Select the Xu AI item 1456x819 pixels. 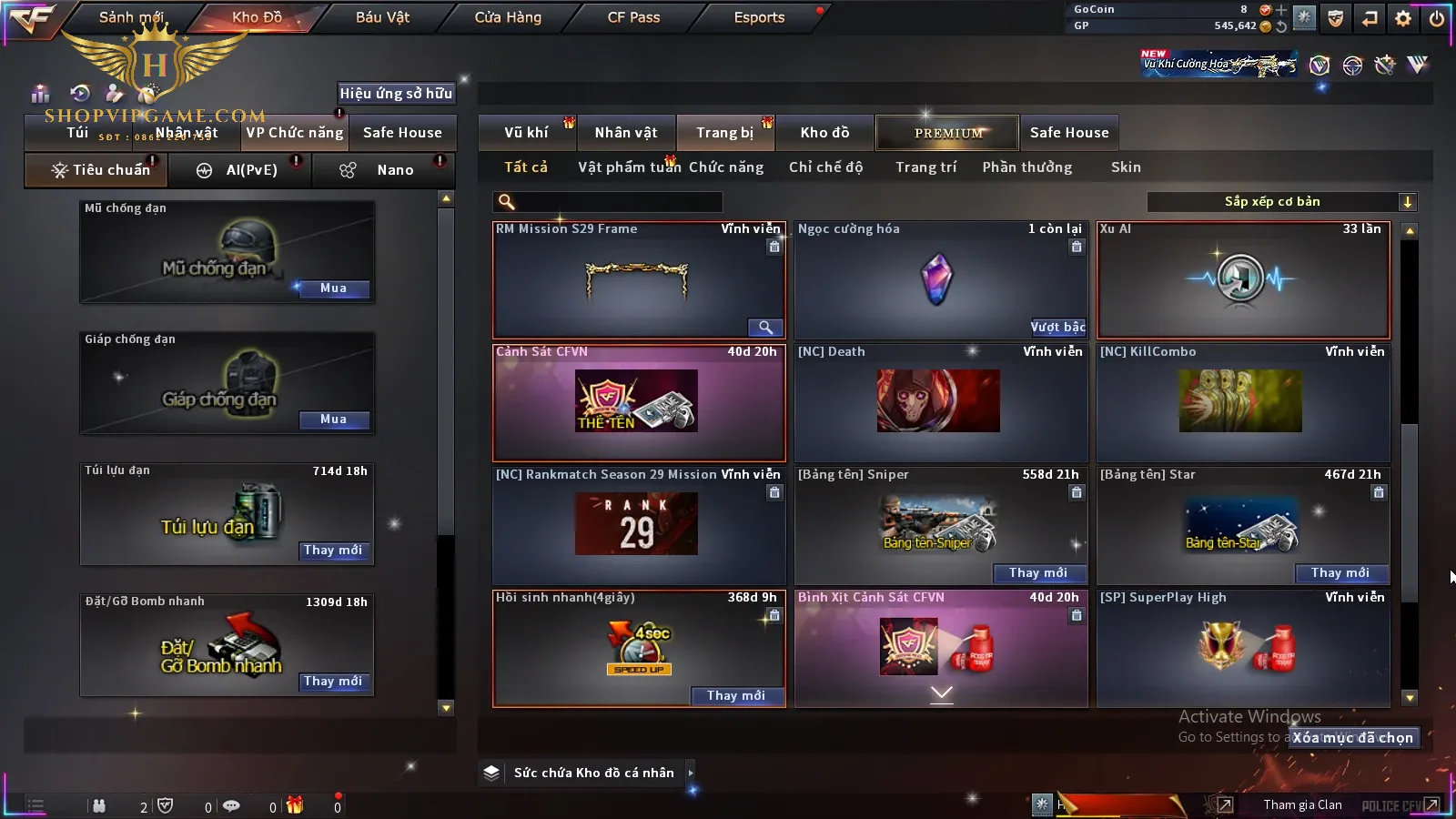coord(1243,279)
